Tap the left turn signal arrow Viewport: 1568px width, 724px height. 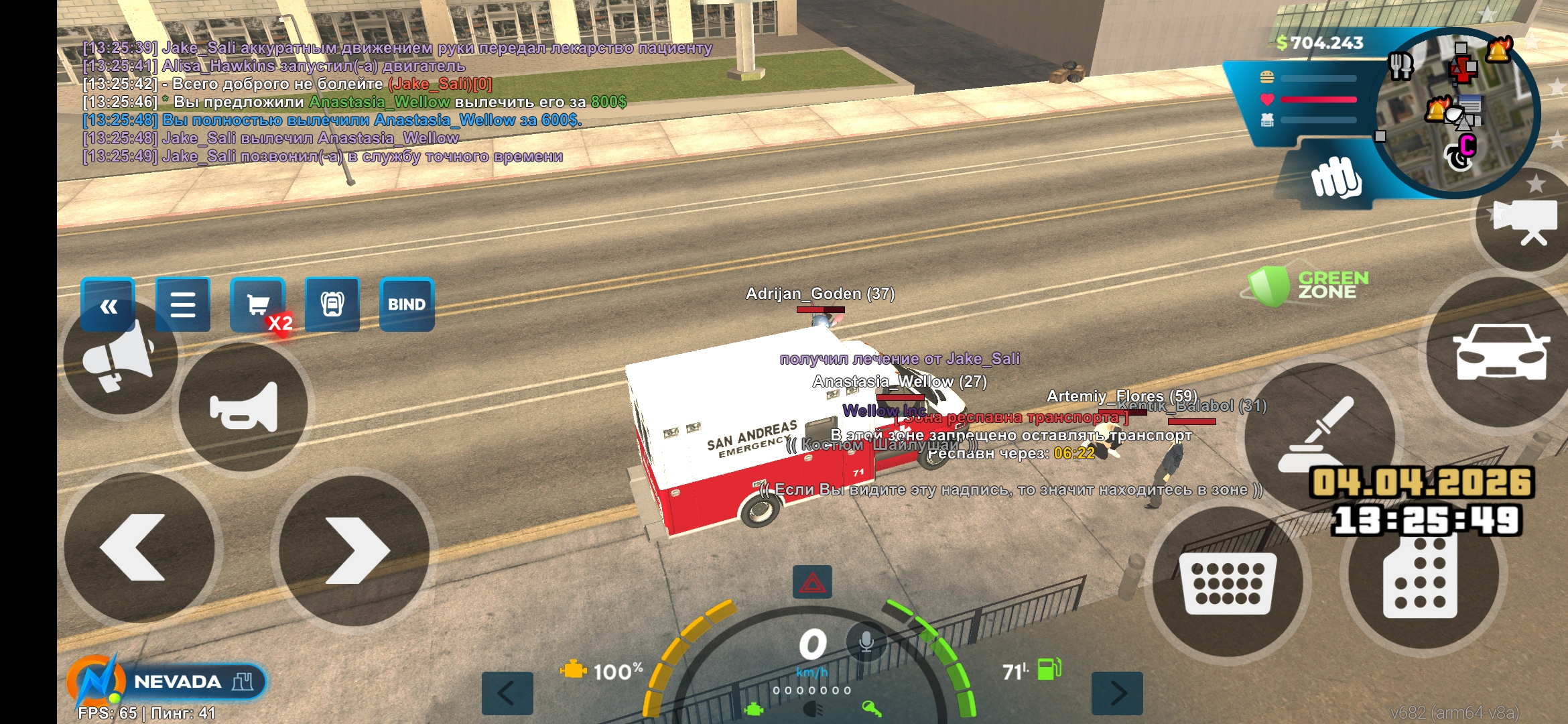pyautogui.click(x=507, y=693)
